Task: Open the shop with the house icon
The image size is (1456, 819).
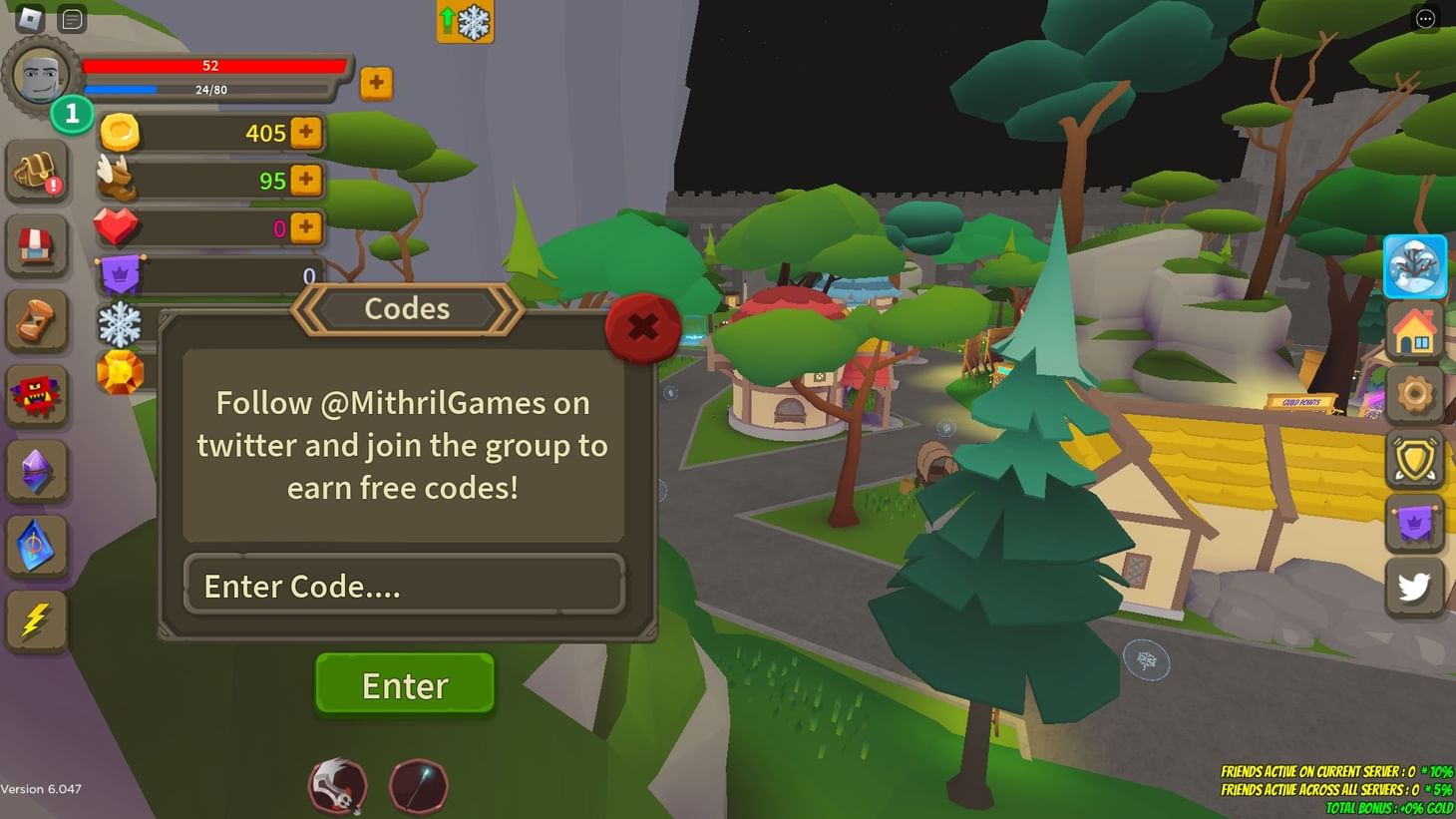Action: coord(1415,330)
